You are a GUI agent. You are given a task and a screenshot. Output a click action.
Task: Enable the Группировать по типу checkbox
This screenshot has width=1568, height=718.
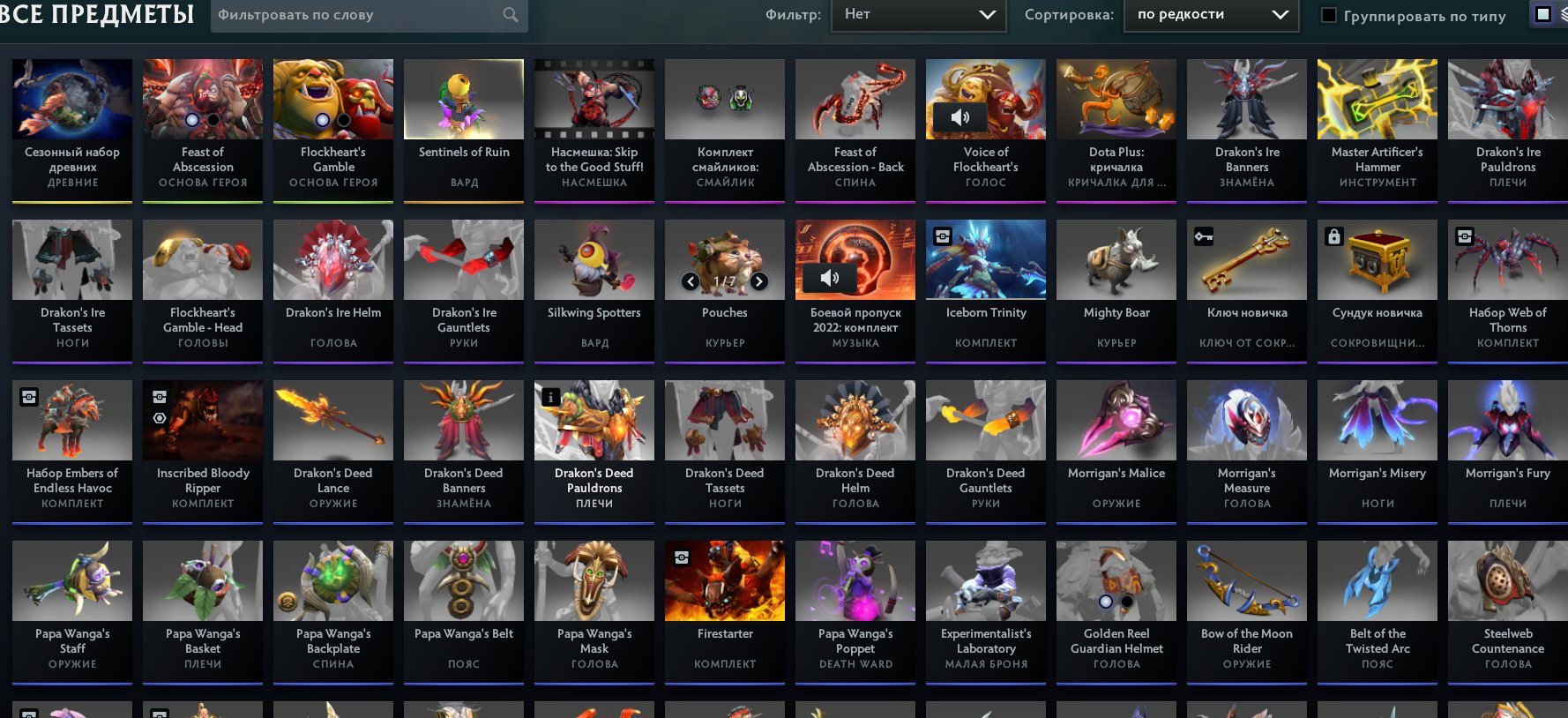[1330, 15]
